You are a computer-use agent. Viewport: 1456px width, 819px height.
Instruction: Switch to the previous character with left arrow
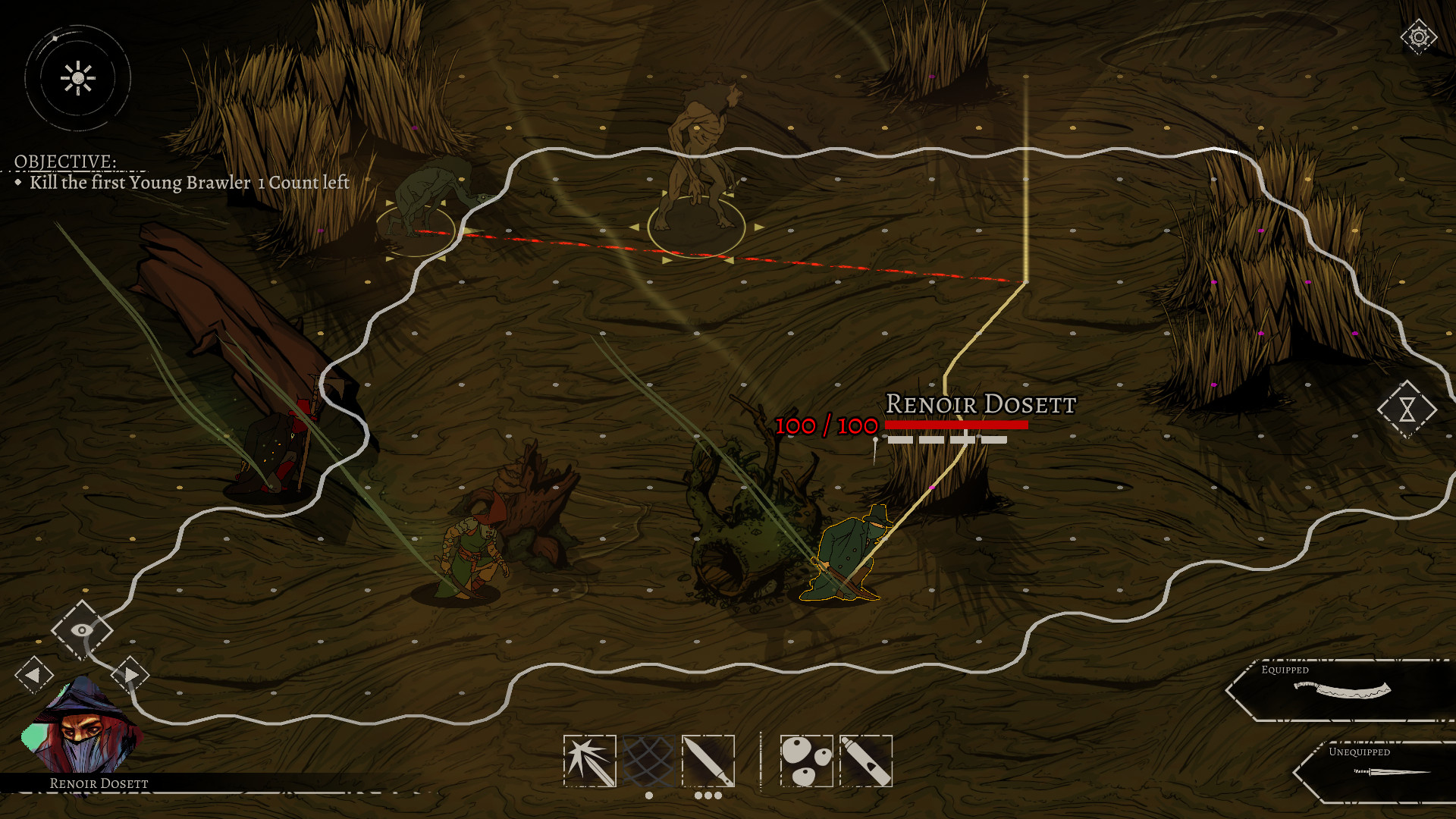[33, 674]
